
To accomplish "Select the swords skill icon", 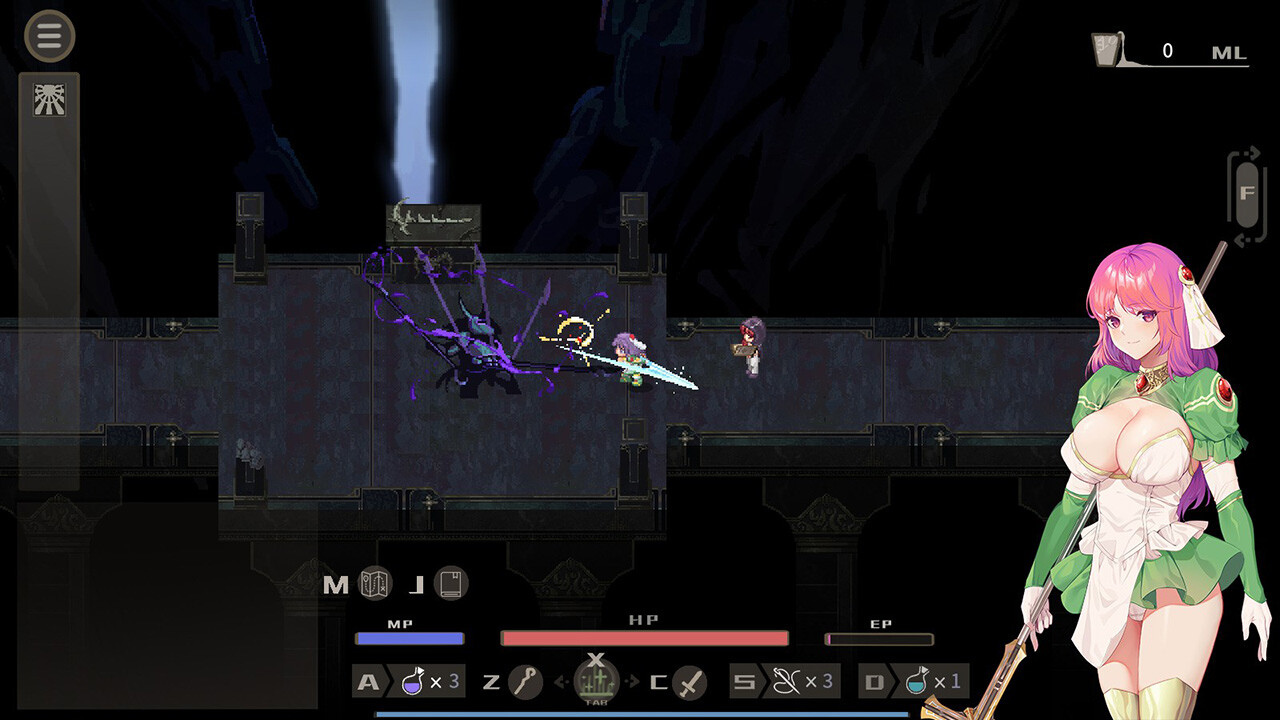I will click(x=596, y=680).
